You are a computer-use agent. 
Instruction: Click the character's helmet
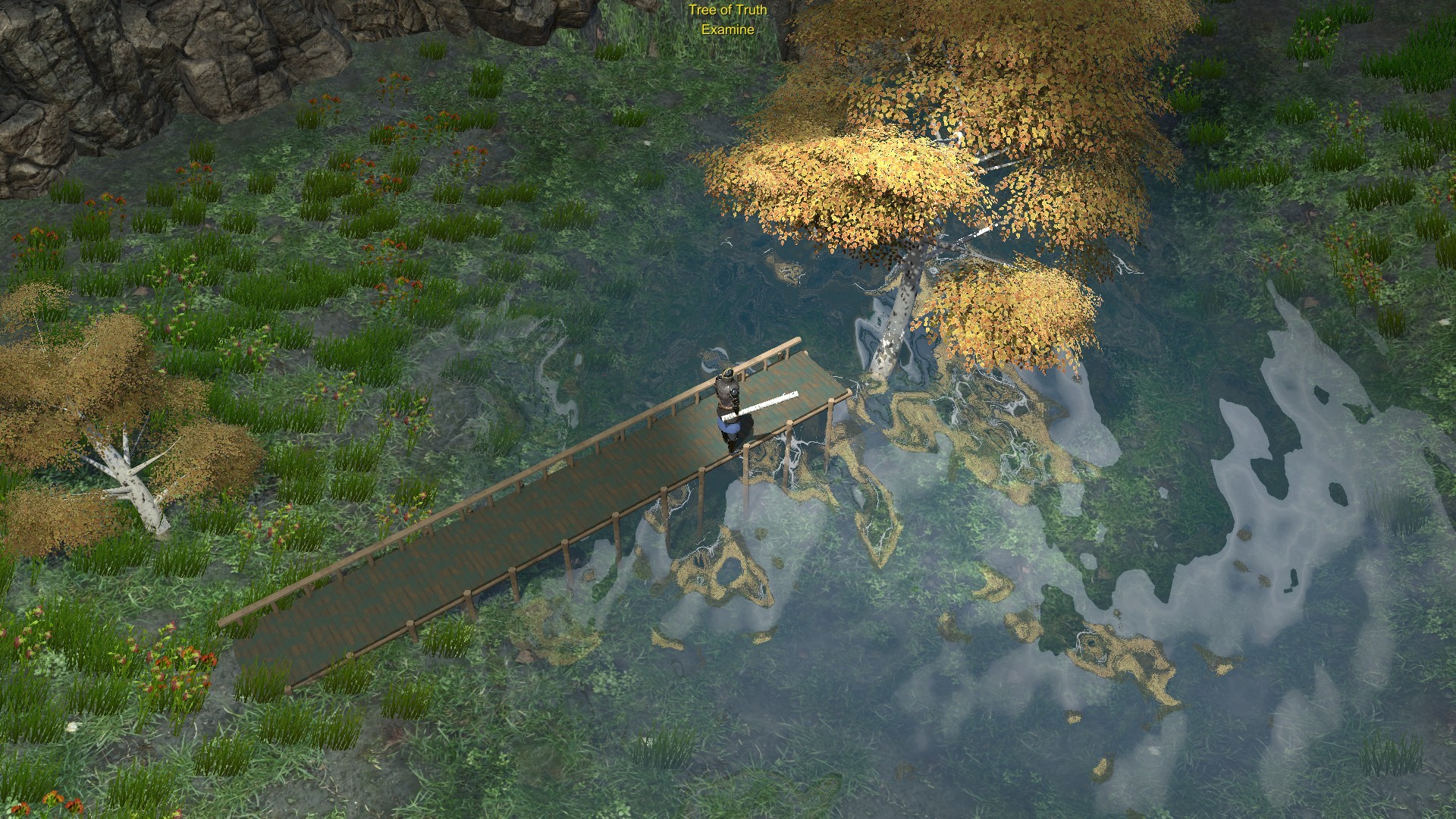point(726,374)
